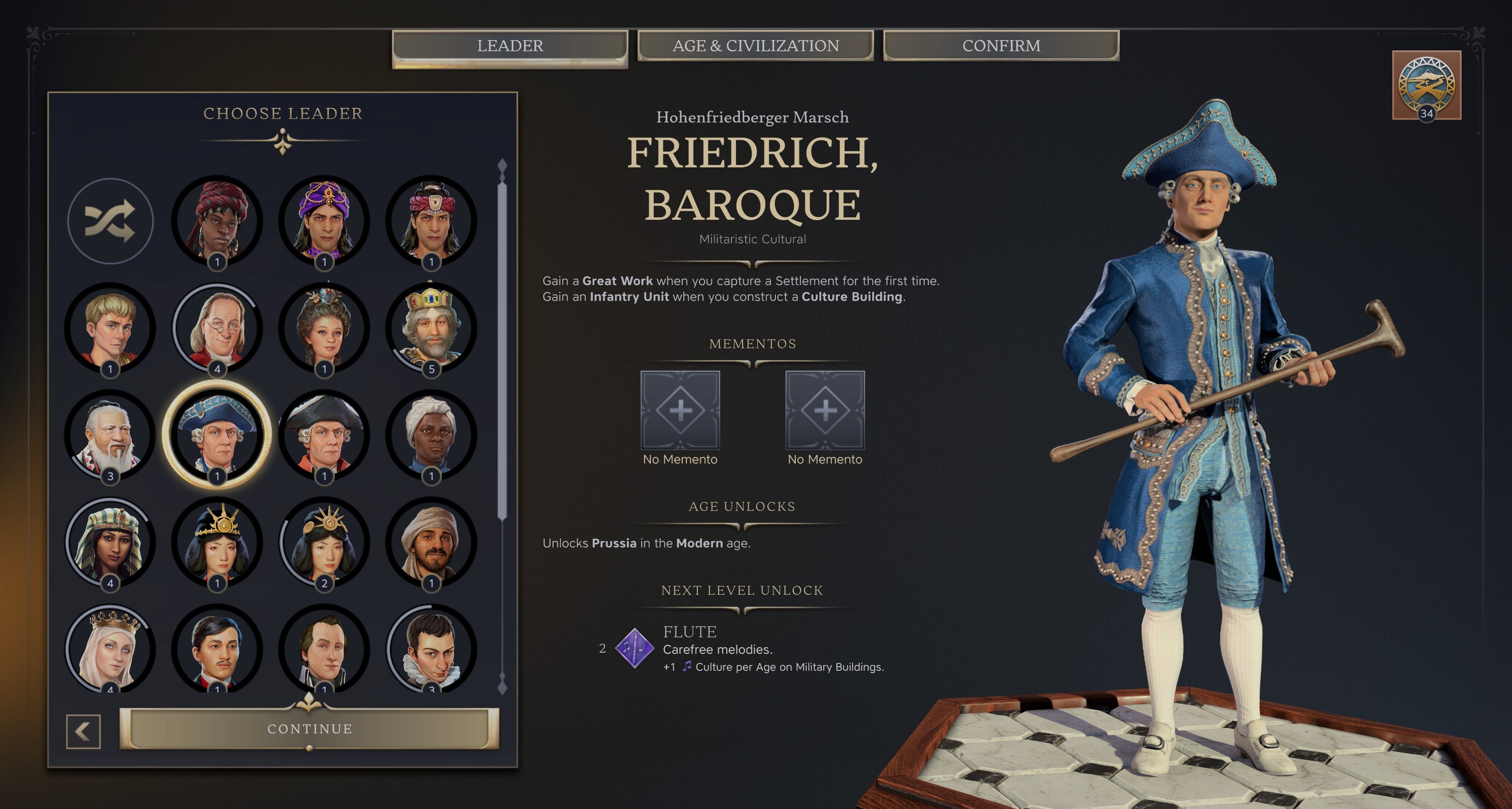Select the leader wearing a purple turban
This screenshot has width=1512, height=809.
[x=324, y=221]
